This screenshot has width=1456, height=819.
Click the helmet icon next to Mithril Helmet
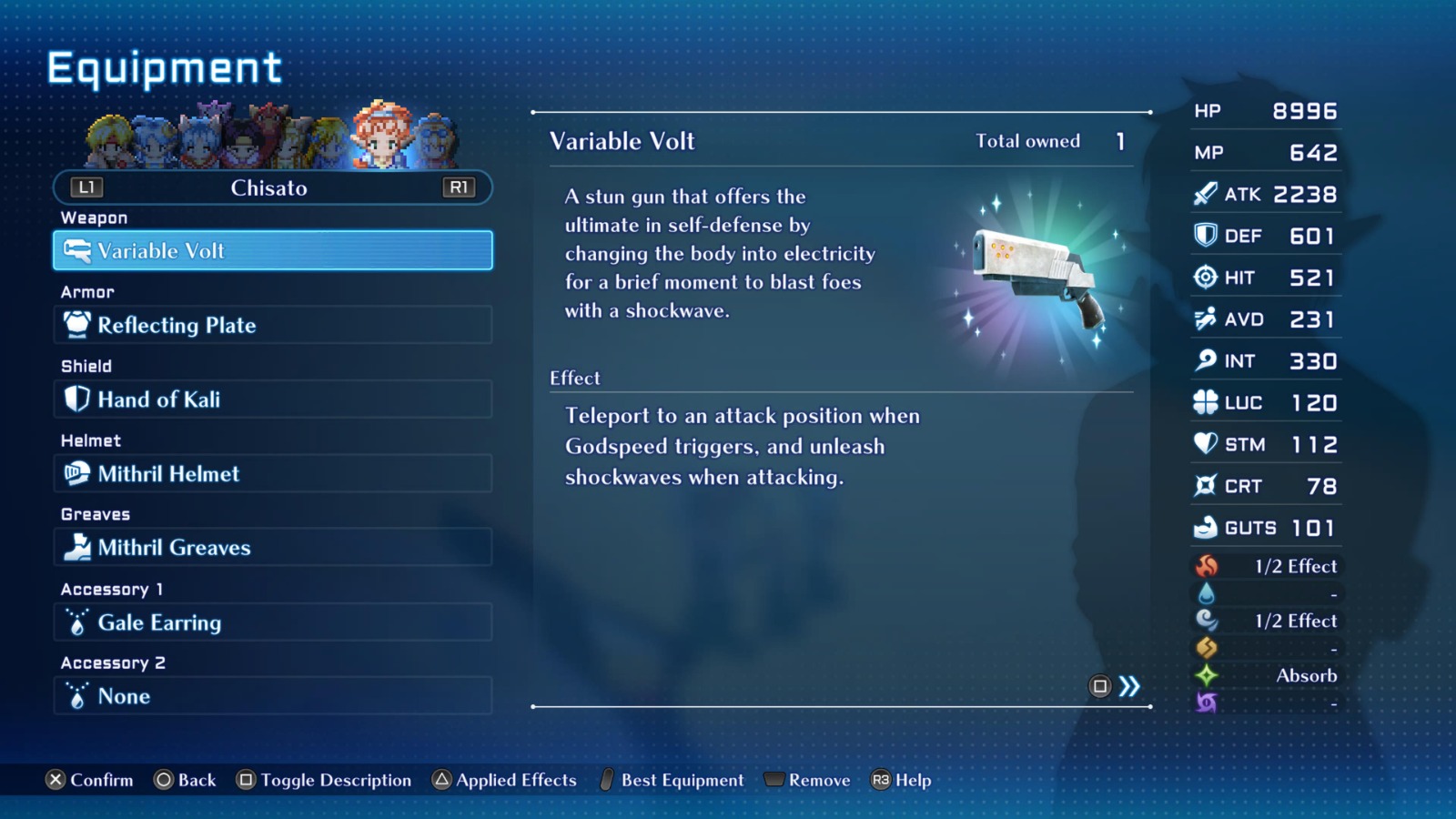coord(77,473)
